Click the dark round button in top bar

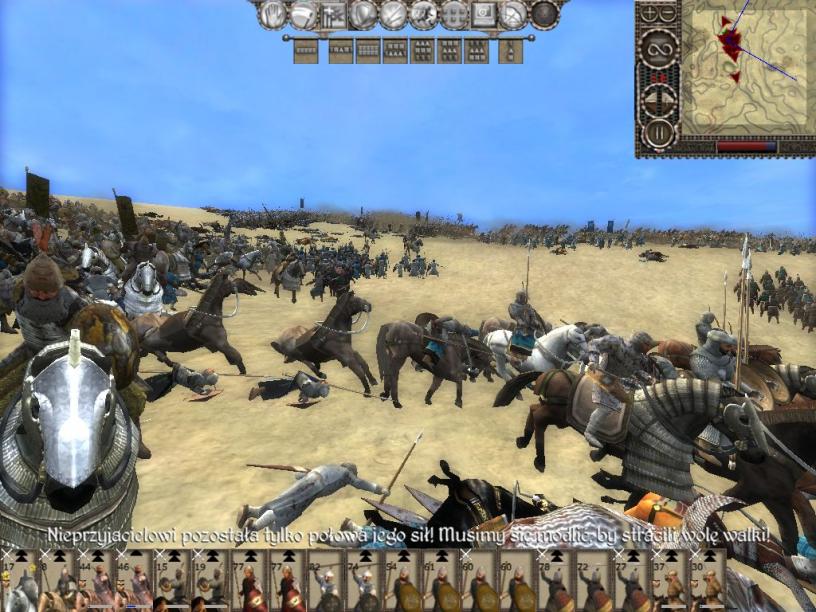544,14
